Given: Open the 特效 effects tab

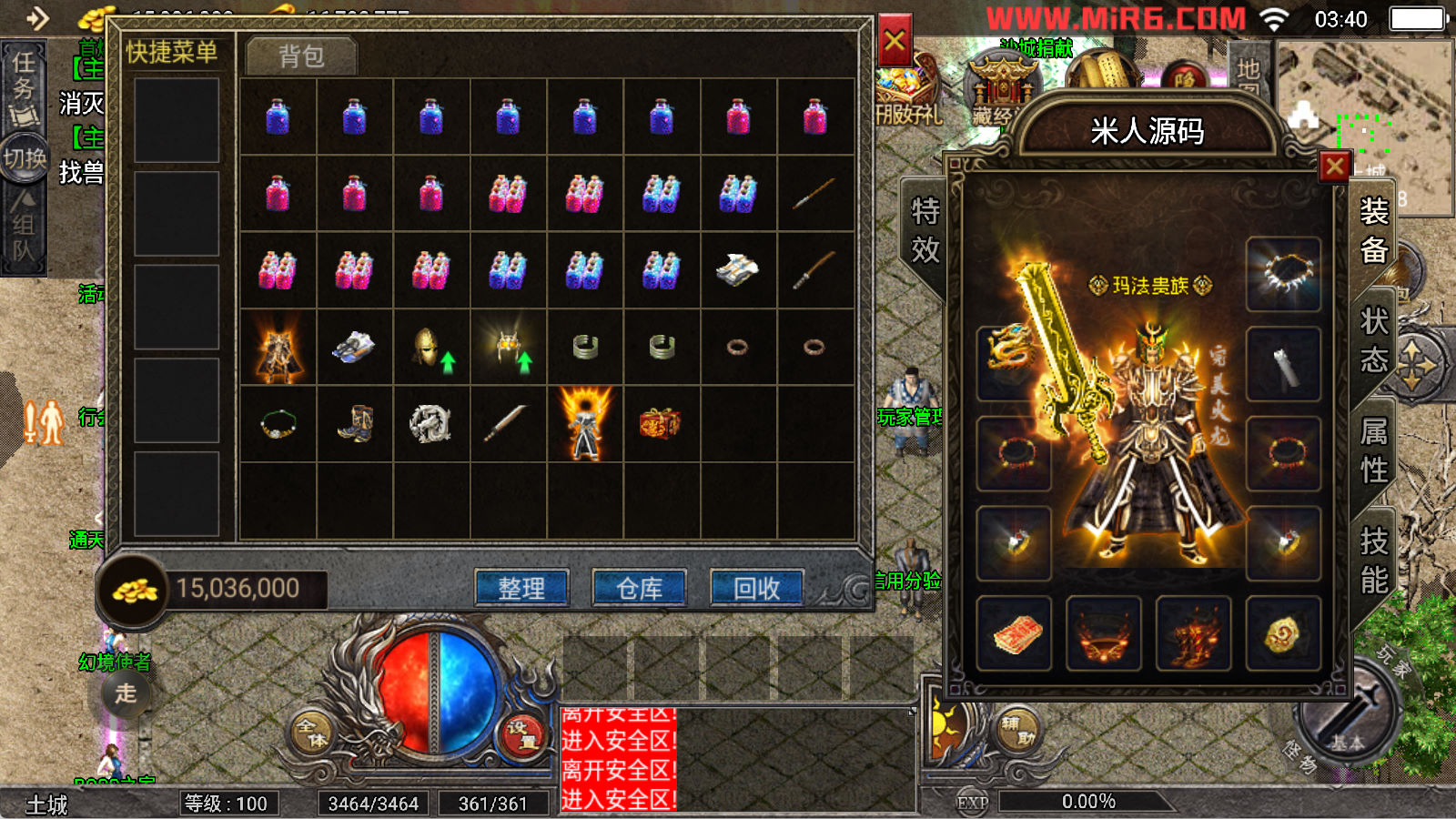Looking at the screenshot, I should pos(925,230).
